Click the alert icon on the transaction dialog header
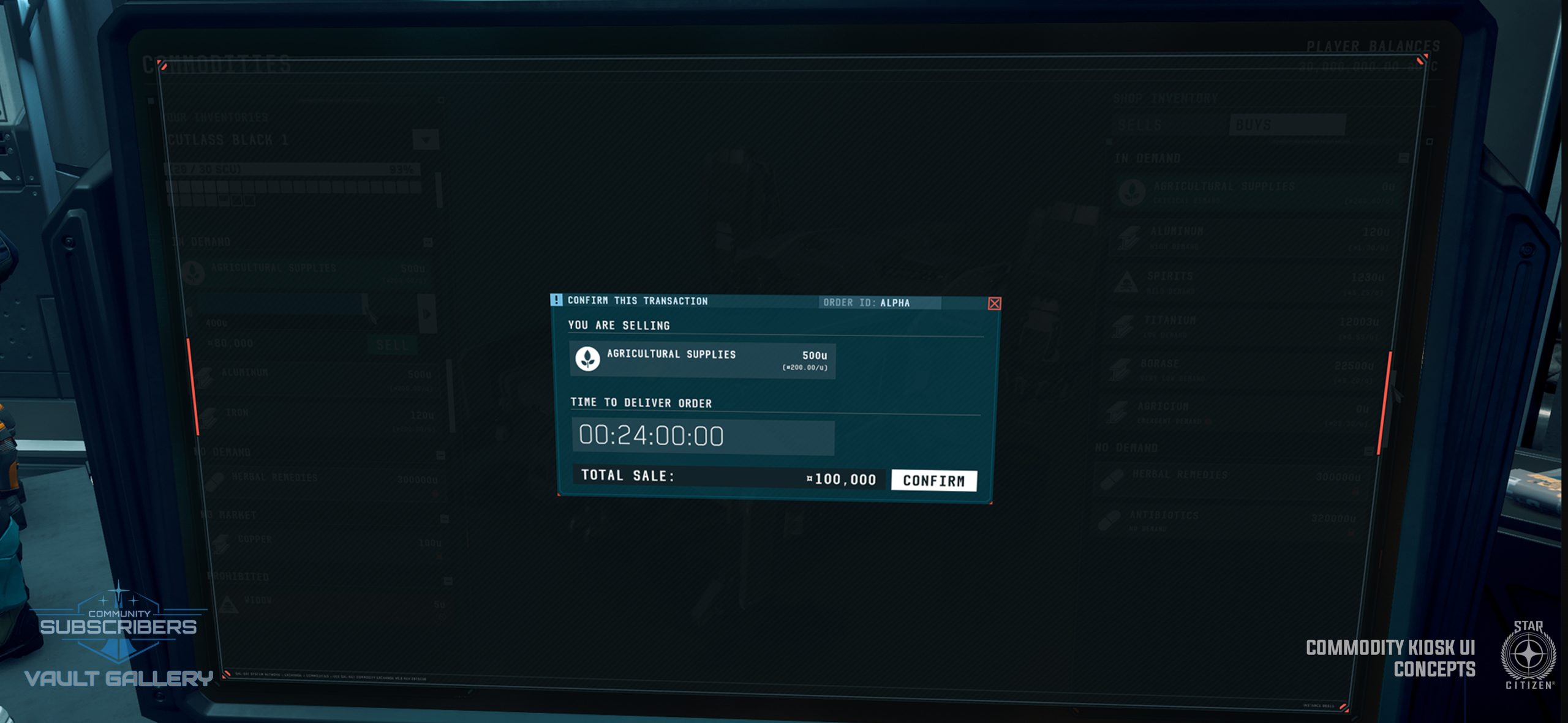The image size is (1568, 723). click(558, 301)
